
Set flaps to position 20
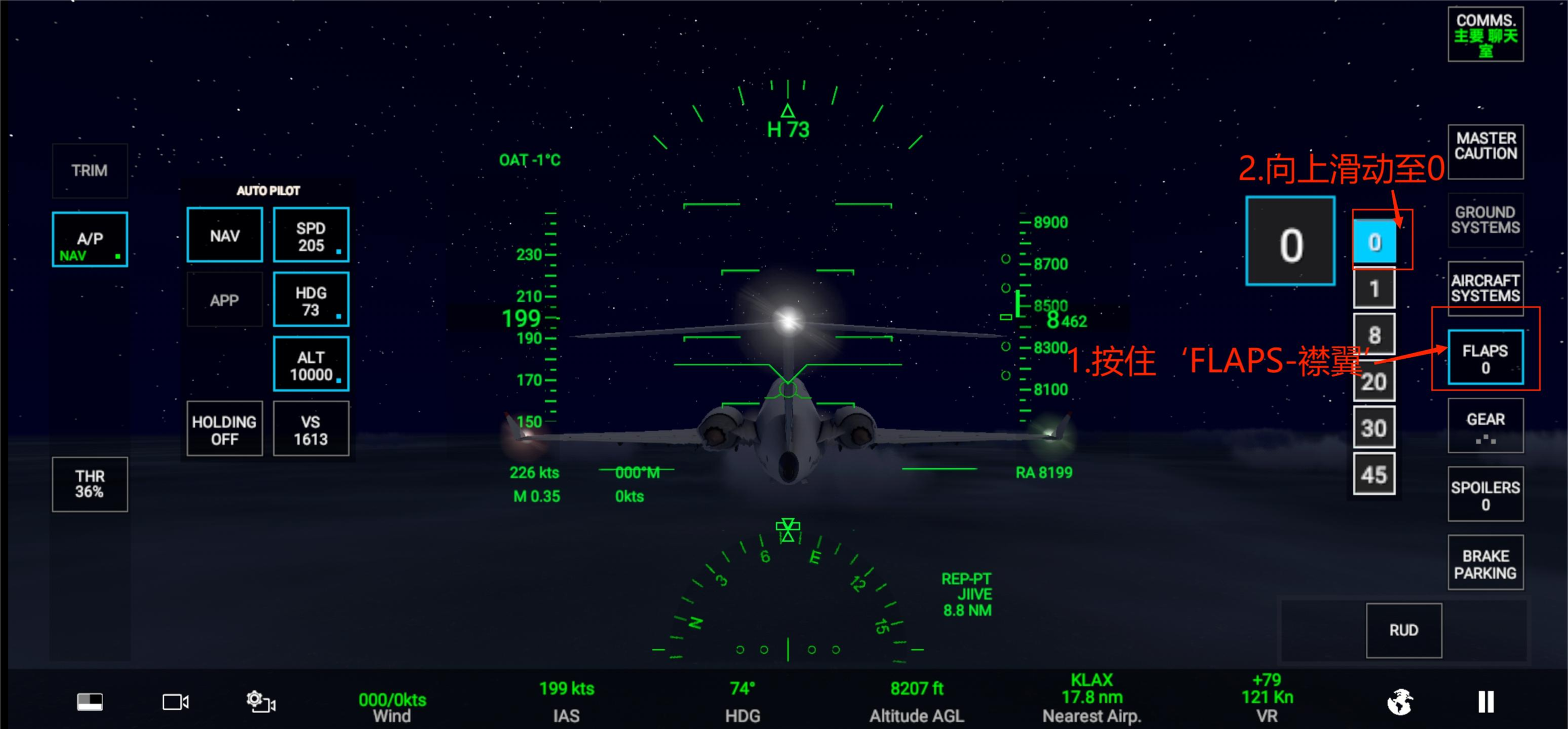(1373, 382)
